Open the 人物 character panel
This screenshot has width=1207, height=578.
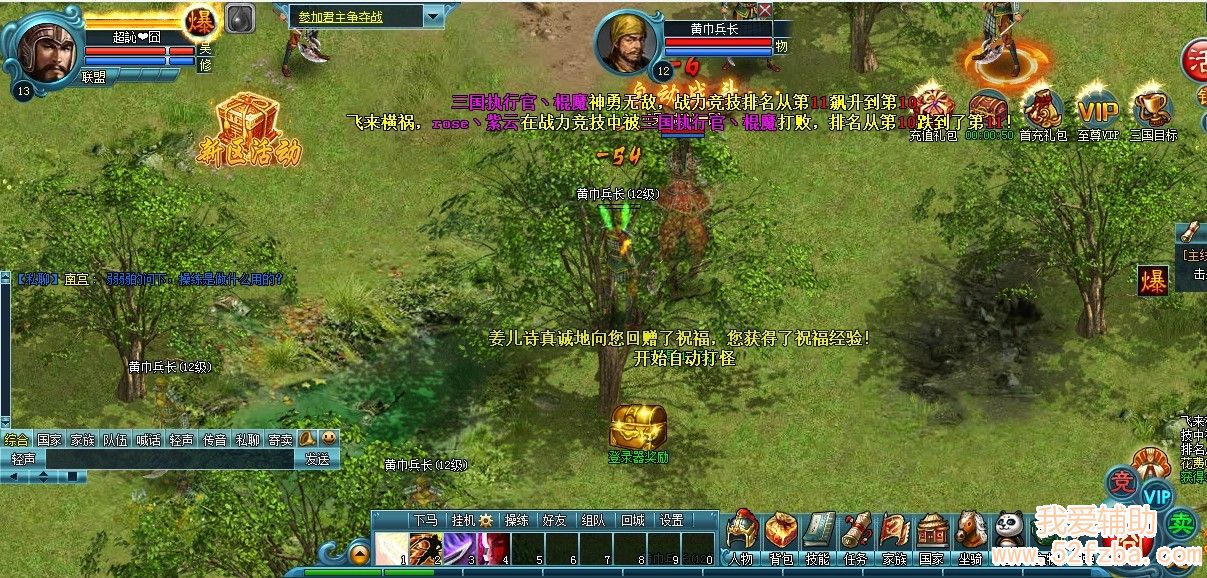click(740, 534)
